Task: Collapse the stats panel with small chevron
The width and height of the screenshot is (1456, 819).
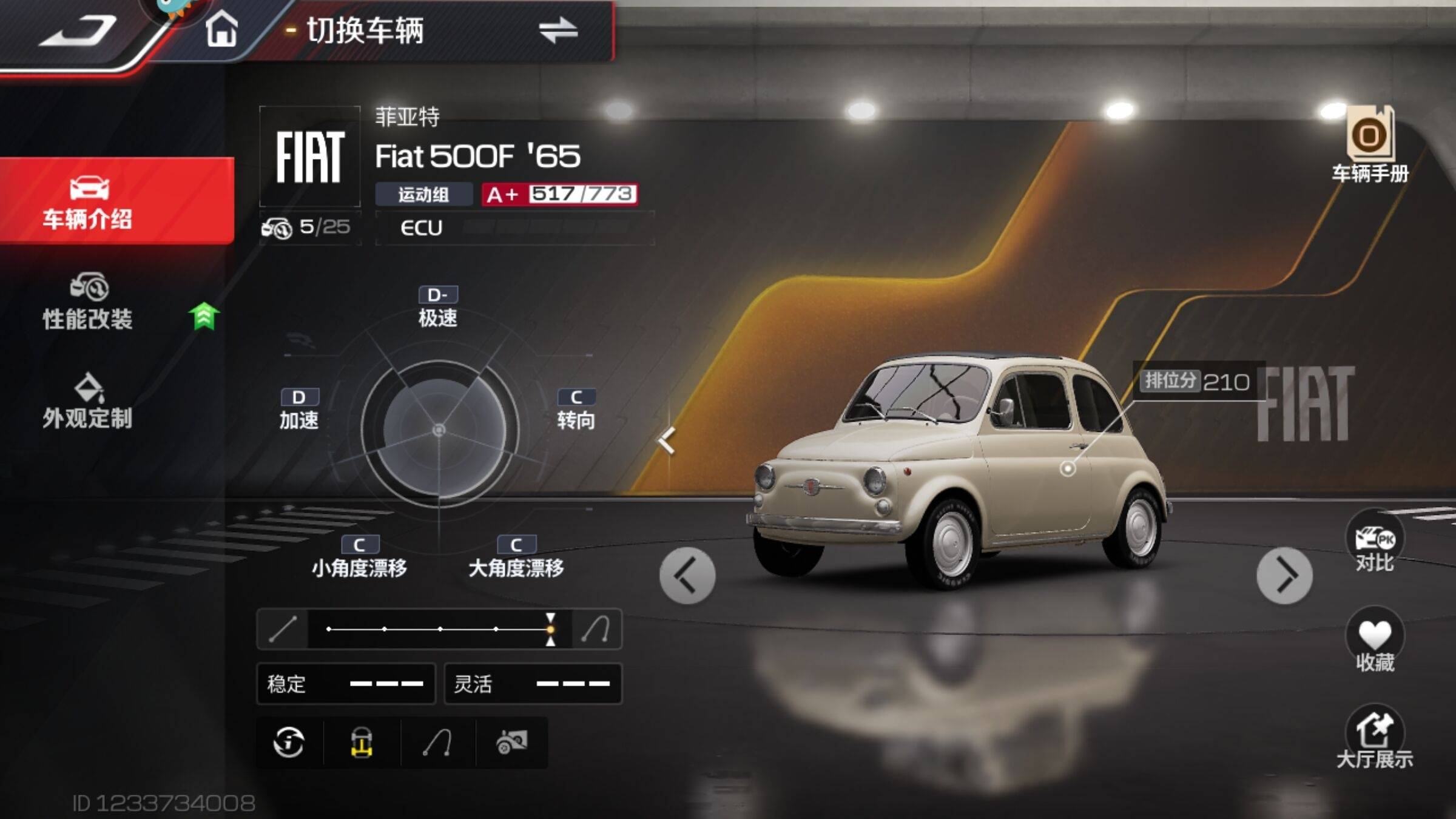Action: tap(667, 440)
